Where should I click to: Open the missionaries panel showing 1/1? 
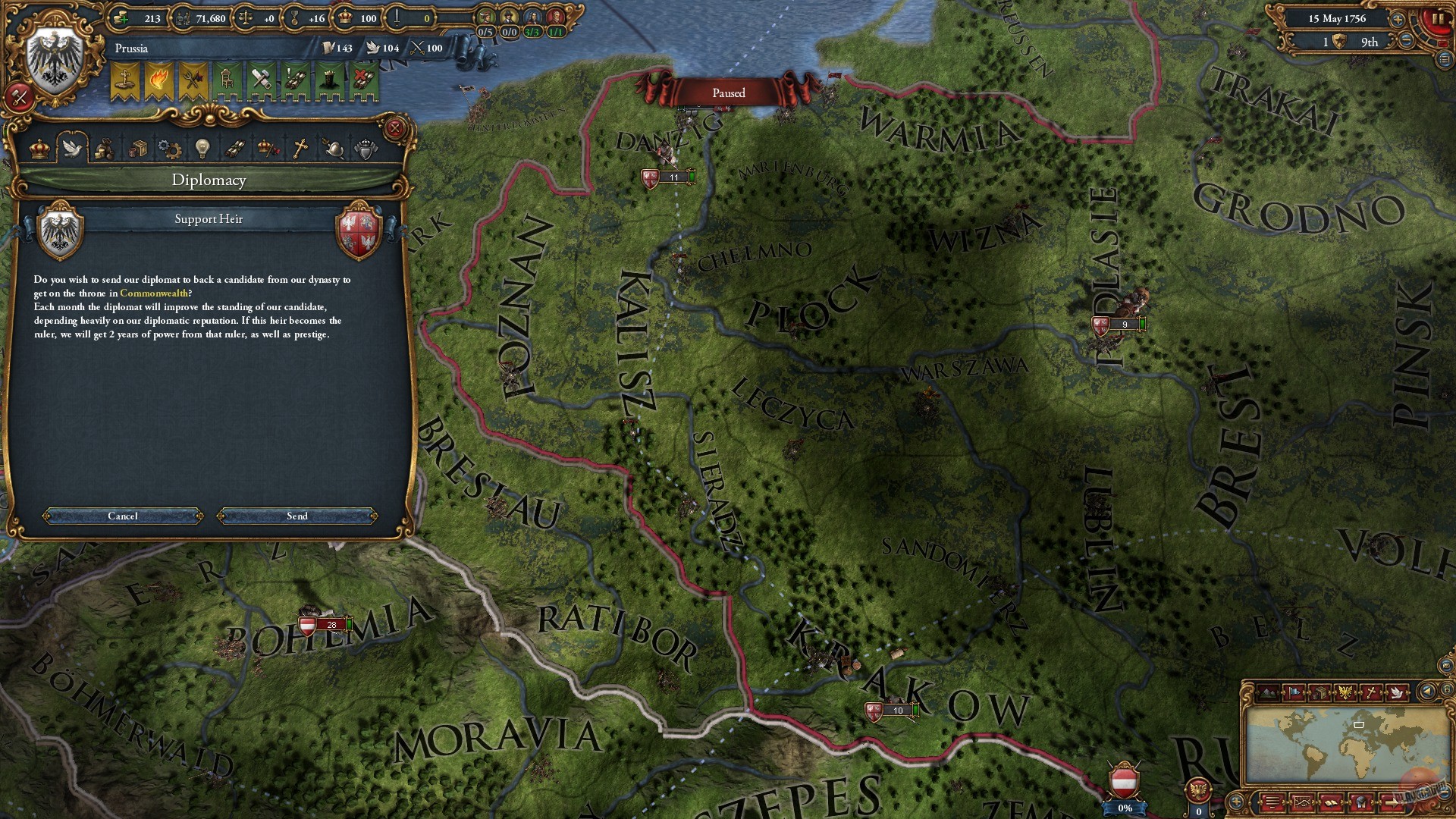tap(556, 17)
